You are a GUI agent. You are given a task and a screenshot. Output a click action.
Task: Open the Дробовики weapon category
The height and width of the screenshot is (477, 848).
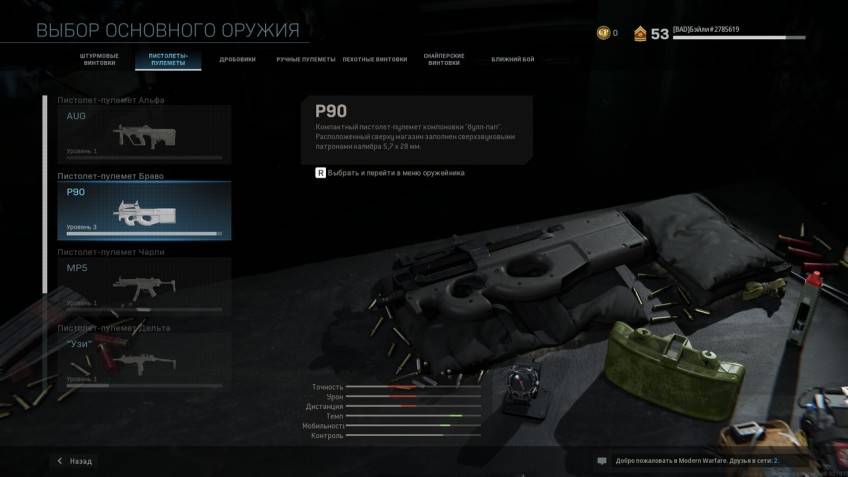click(x=239, y=59)
